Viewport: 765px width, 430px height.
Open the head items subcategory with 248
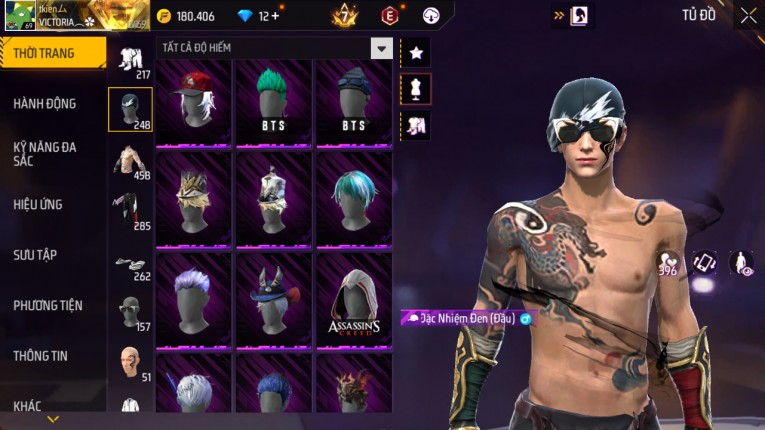click(130, 109)
